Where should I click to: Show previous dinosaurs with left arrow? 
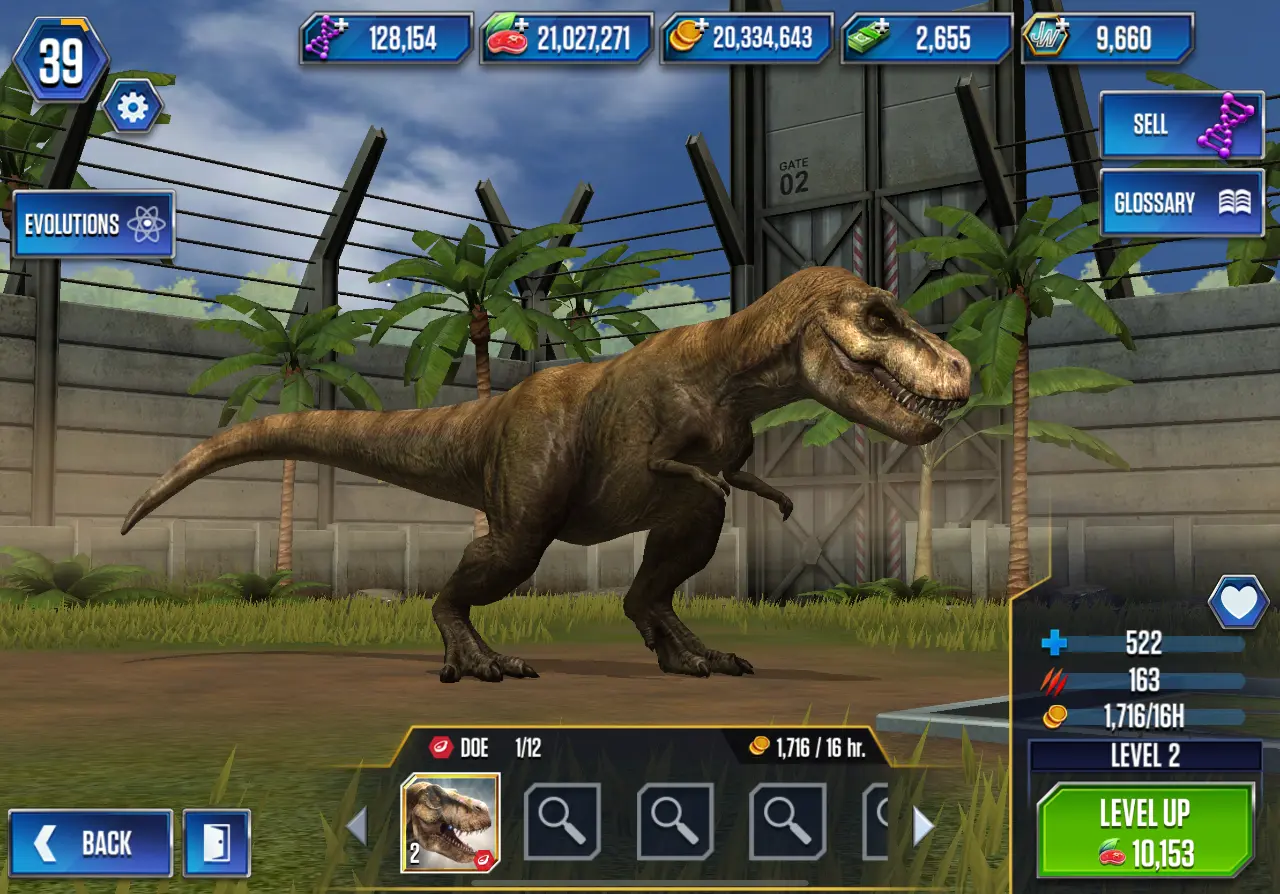point(357,826)
